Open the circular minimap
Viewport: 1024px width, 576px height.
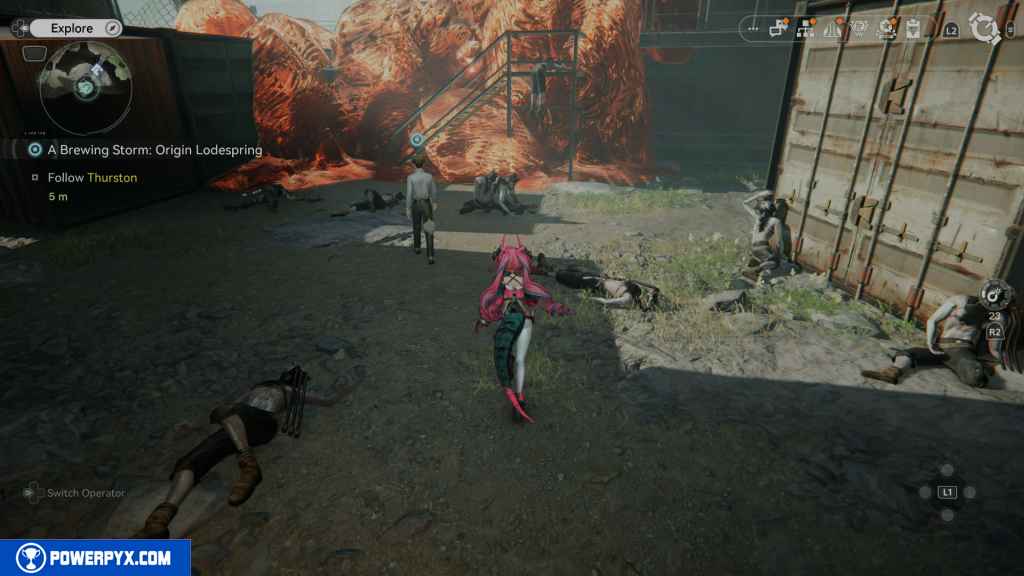click(x=85, y=89)
